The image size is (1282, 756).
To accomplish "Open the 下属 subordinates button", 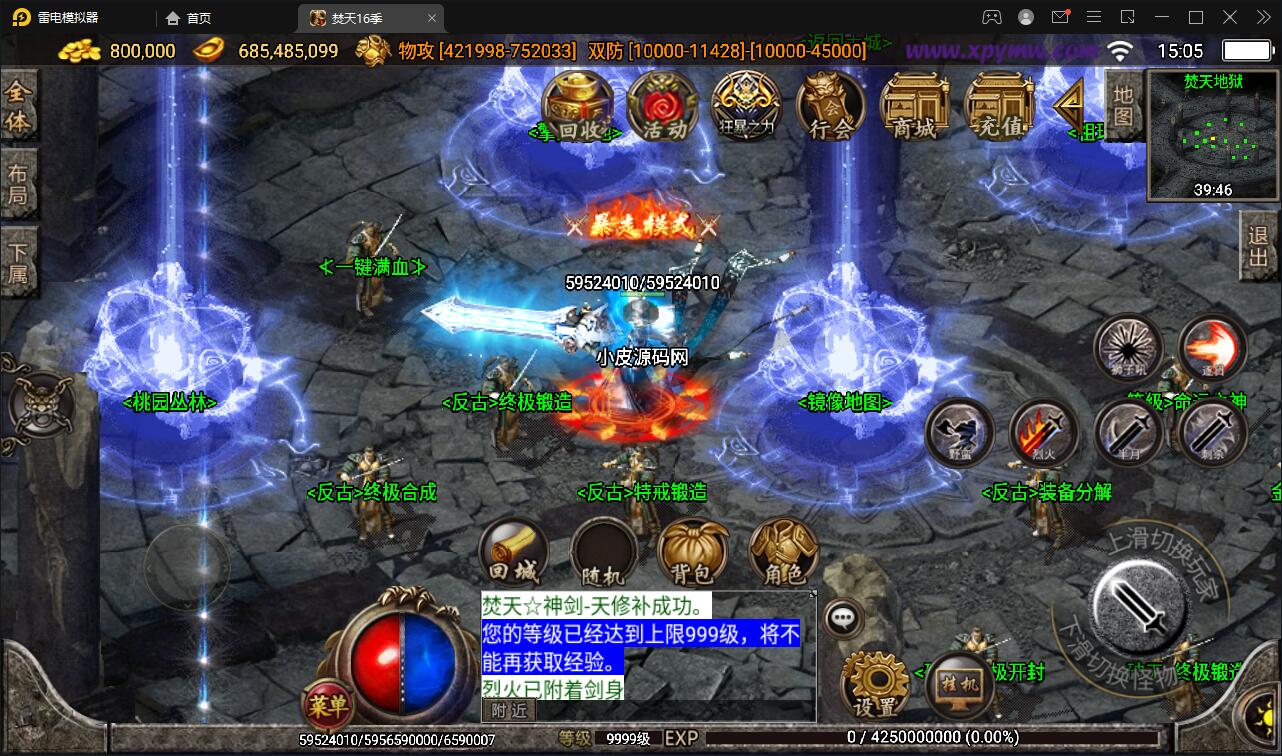I will 18,261.
